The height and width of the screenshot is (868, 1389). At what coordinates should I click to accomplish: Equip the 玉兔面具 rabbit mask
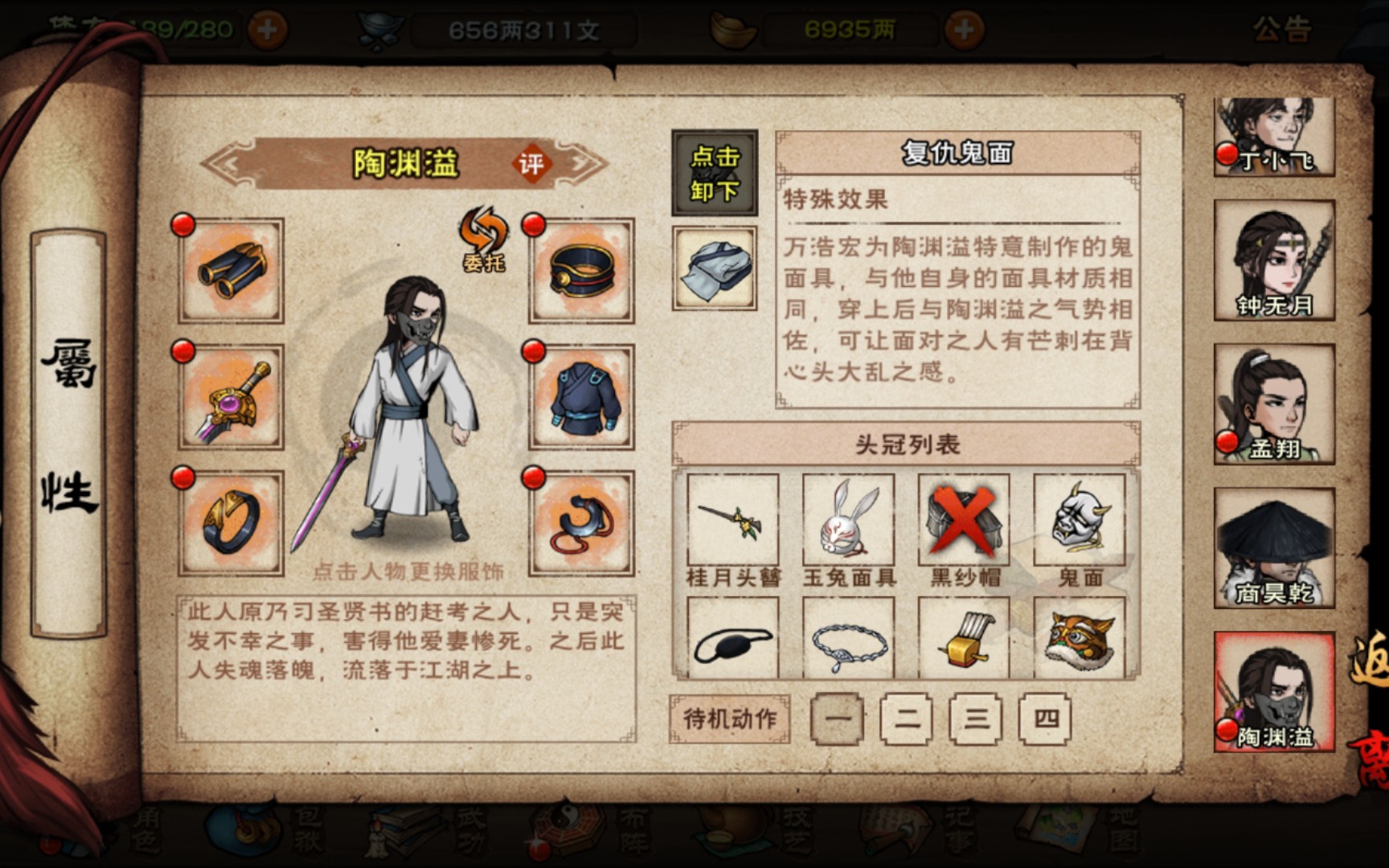coord(848,520)
